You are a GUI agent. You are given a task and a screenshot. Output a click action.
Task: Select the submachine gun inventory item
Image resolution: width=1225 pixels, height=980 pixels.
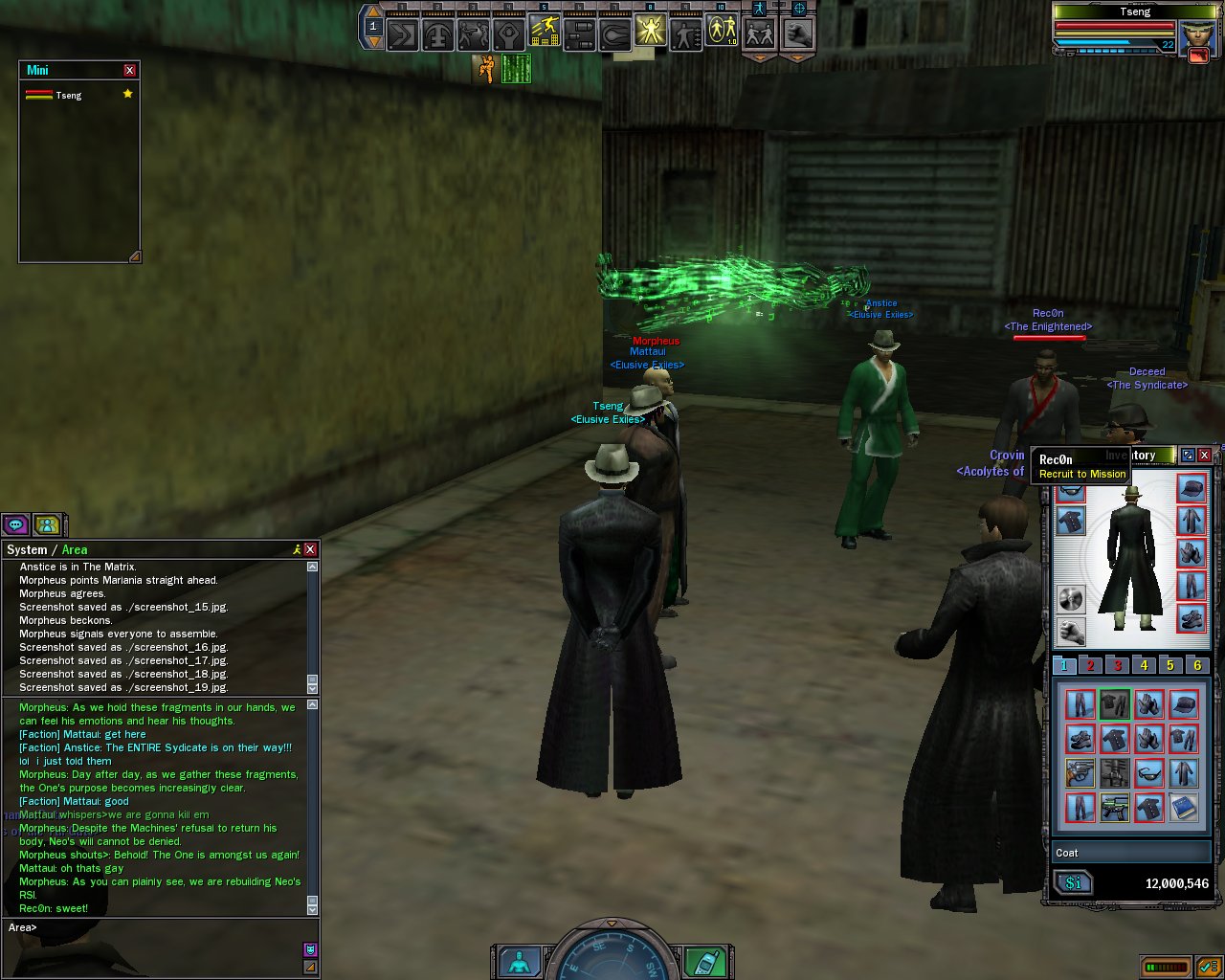(1114, 807)
